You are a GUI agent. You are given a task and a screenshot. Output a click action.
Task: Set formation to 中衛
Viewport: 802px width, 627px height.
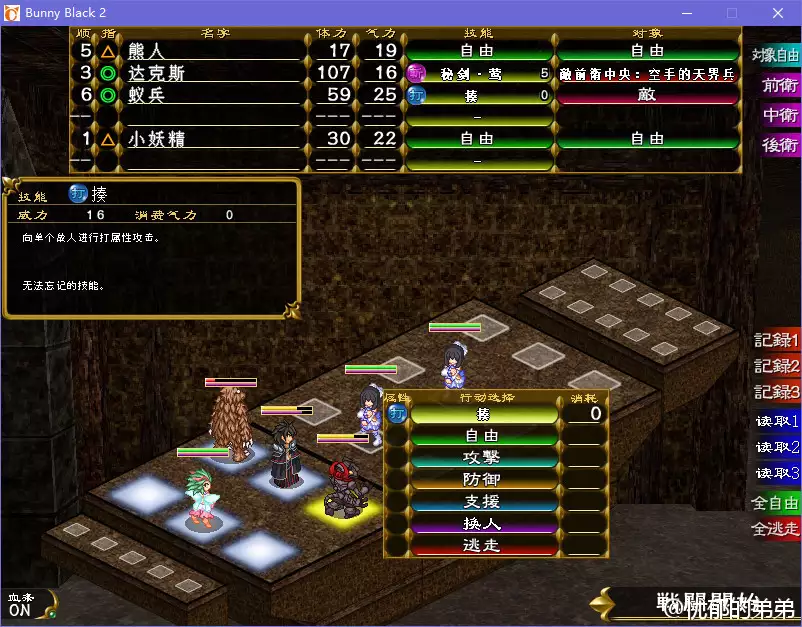point(780,115)
